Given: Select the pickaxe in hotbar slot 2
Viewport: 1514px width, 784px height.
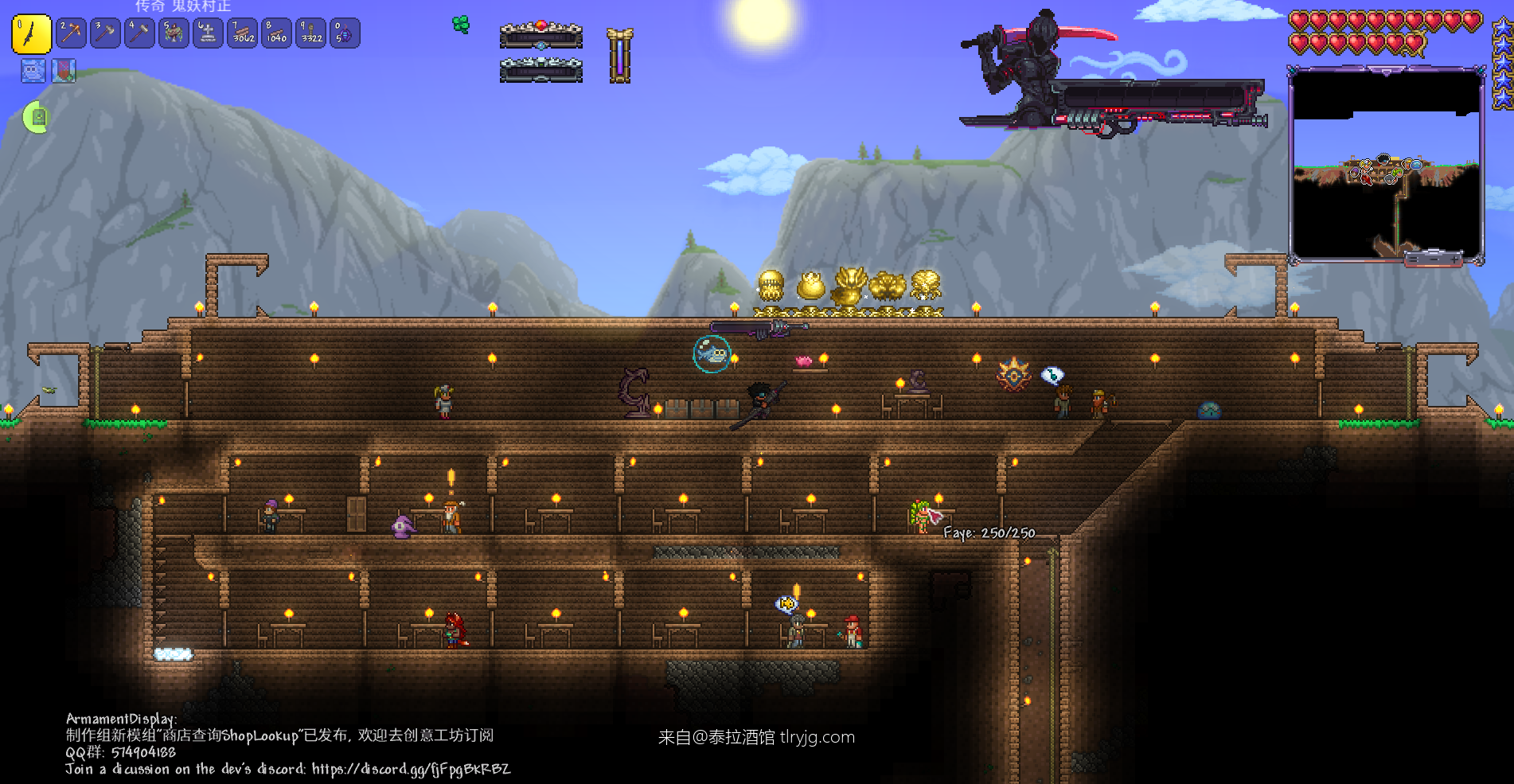Looking at the screenshot, I should (71, 33).
